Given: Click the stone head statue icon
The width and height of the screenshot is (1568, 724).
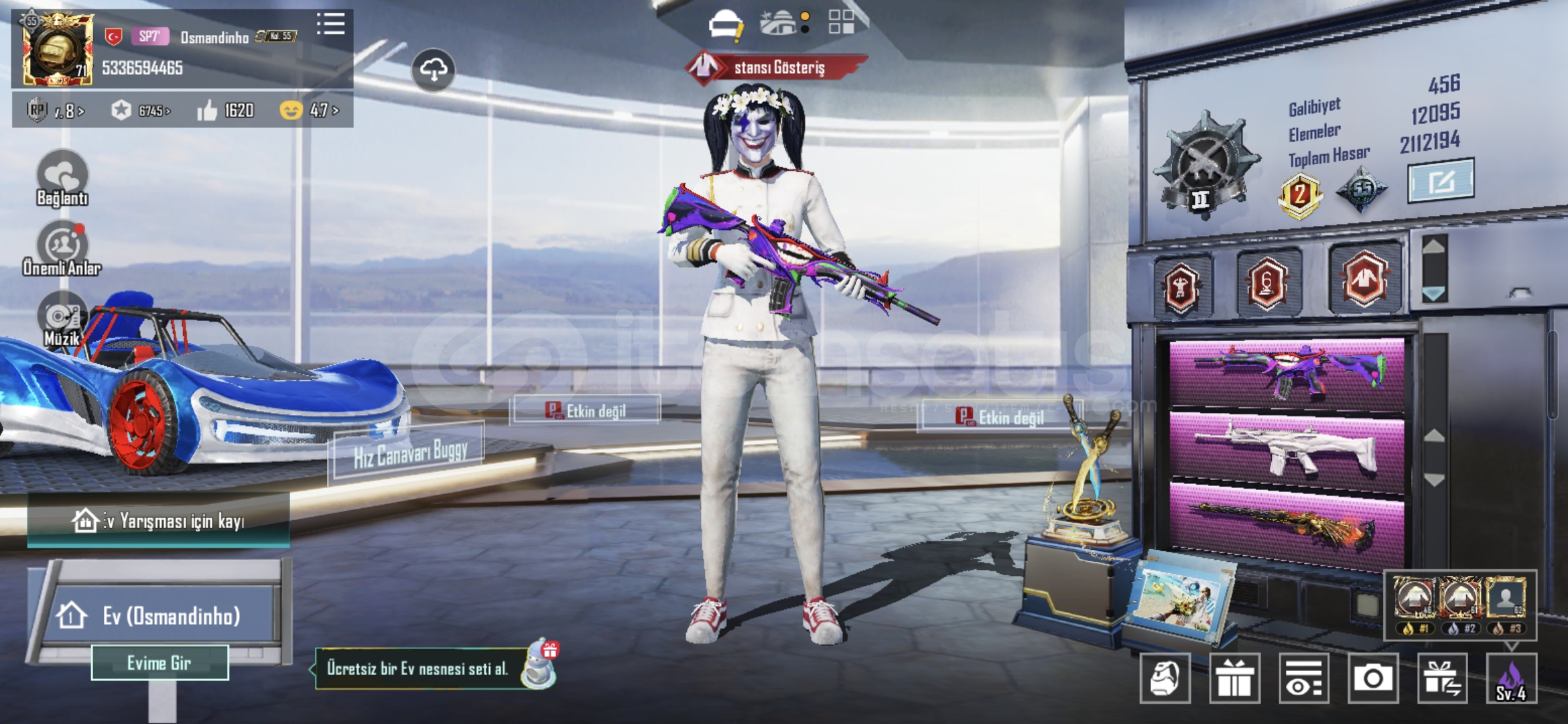Looking at the screenshot, I should point(1165,678).
